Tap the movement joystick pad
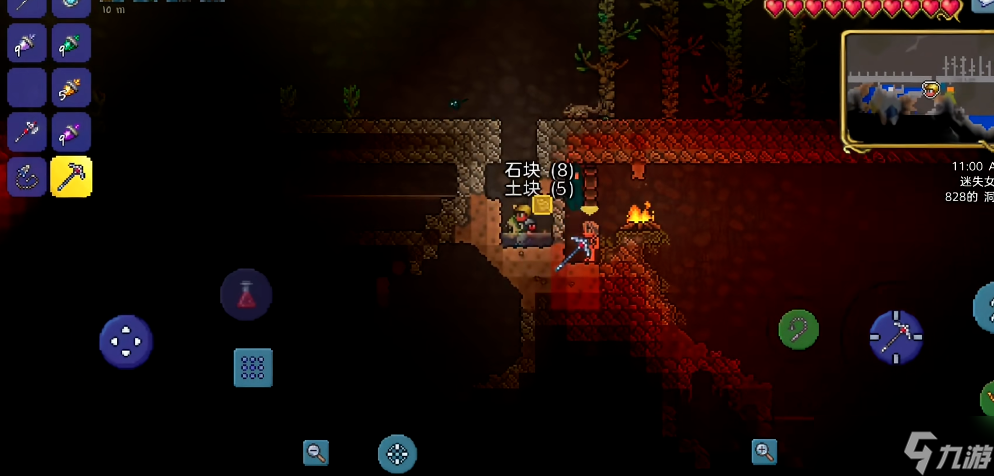Screen dimensions: 994x476 pos(126,342)
